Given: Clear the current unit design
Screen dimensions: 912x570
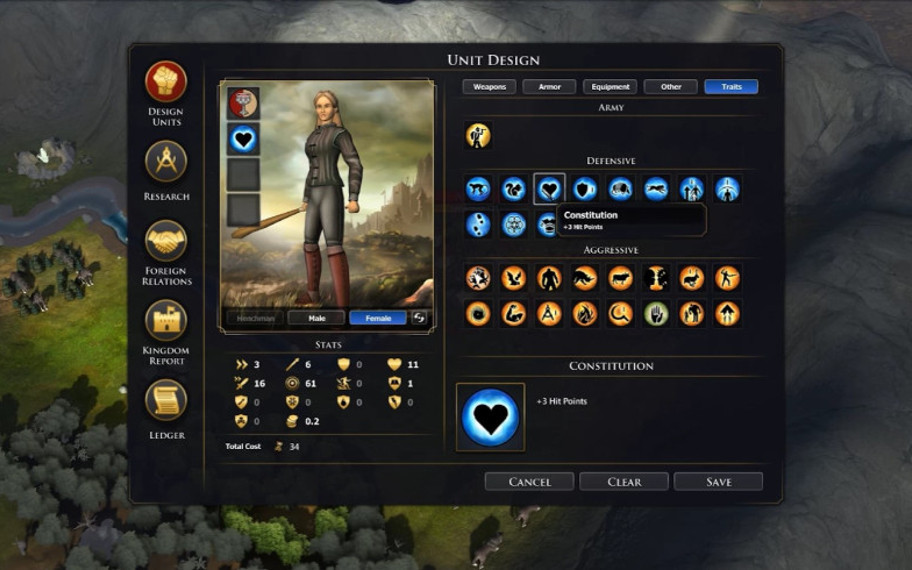Looking at the screenshot, I should (x=624, y=482).
